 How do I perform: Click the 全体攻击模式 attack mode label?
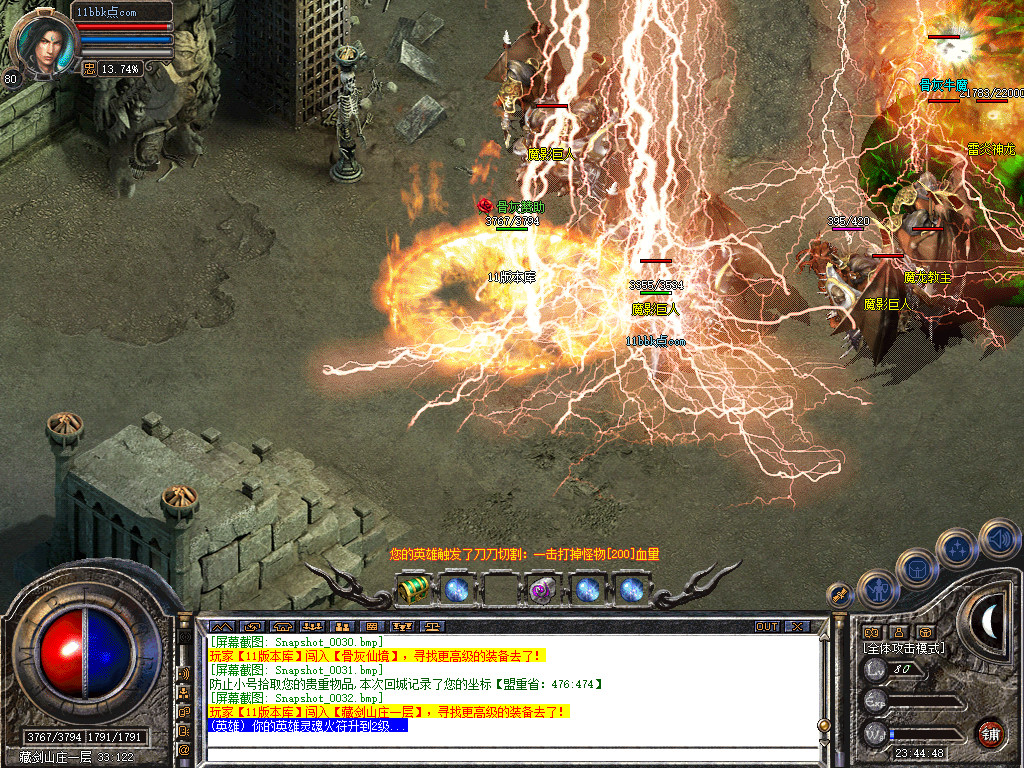(903, 648)
